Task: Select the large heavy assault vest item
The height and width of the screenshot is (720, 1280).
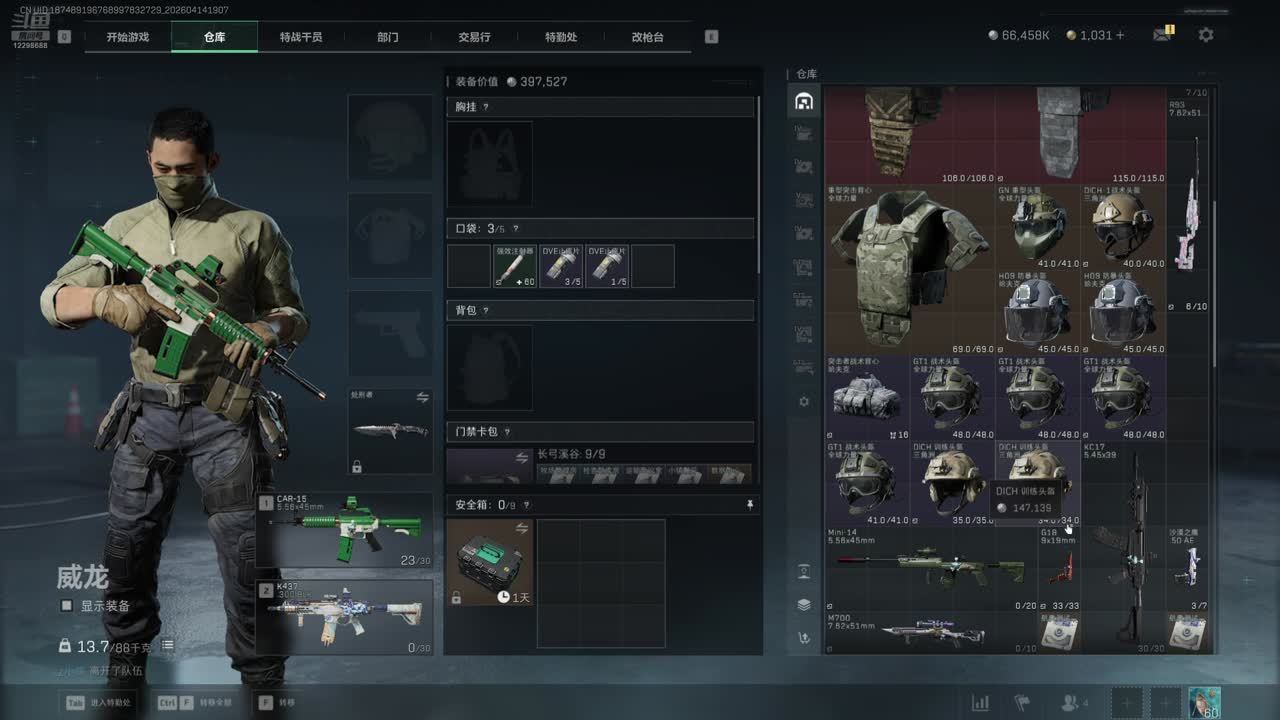Action: point(910,268)
